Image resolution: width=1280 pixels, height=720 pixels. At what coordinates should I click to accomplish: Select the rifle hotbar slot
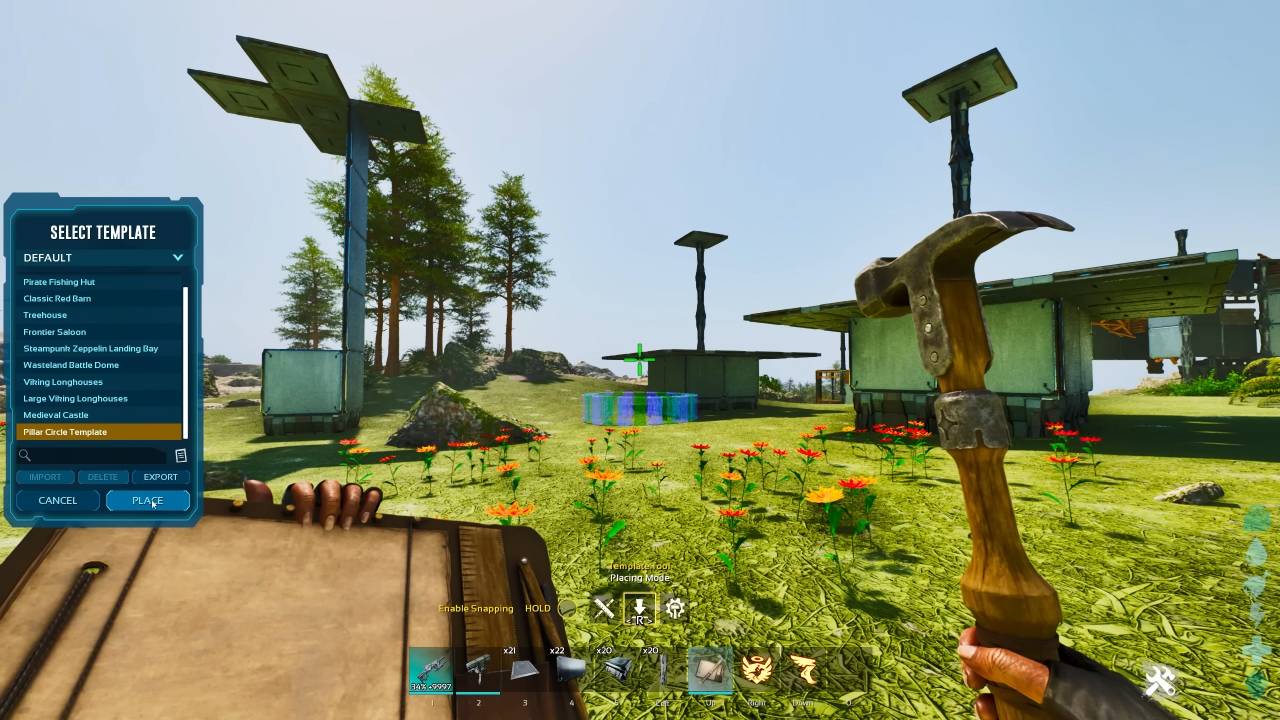pyautogui.click(x=431, y=669)
